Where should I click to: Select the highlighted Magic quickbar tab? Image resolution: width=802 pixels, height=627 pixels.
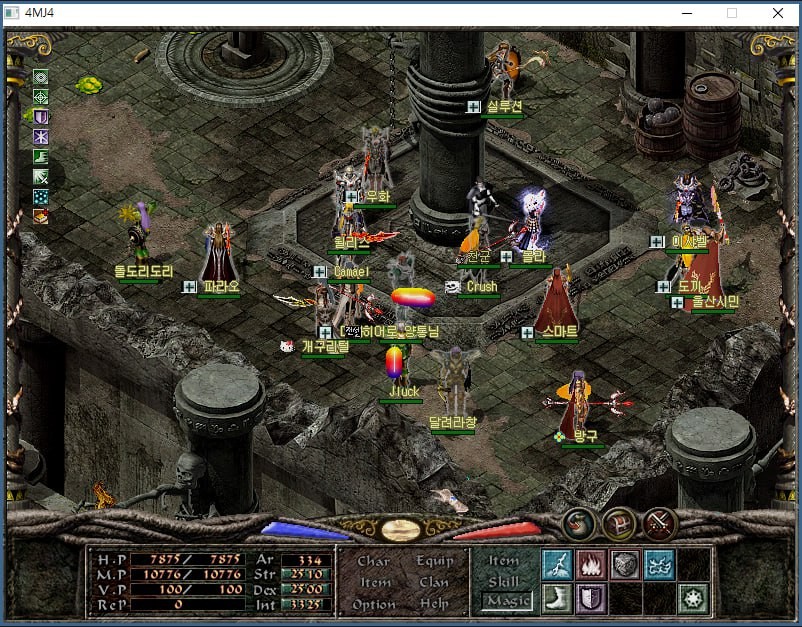pos(507,601)
